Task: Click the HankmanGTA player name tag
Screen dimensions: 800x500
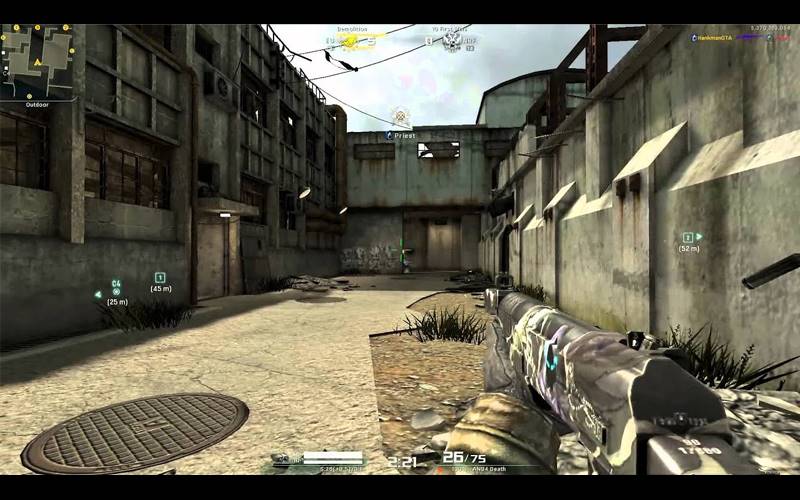Action: [x=715, y=37]
